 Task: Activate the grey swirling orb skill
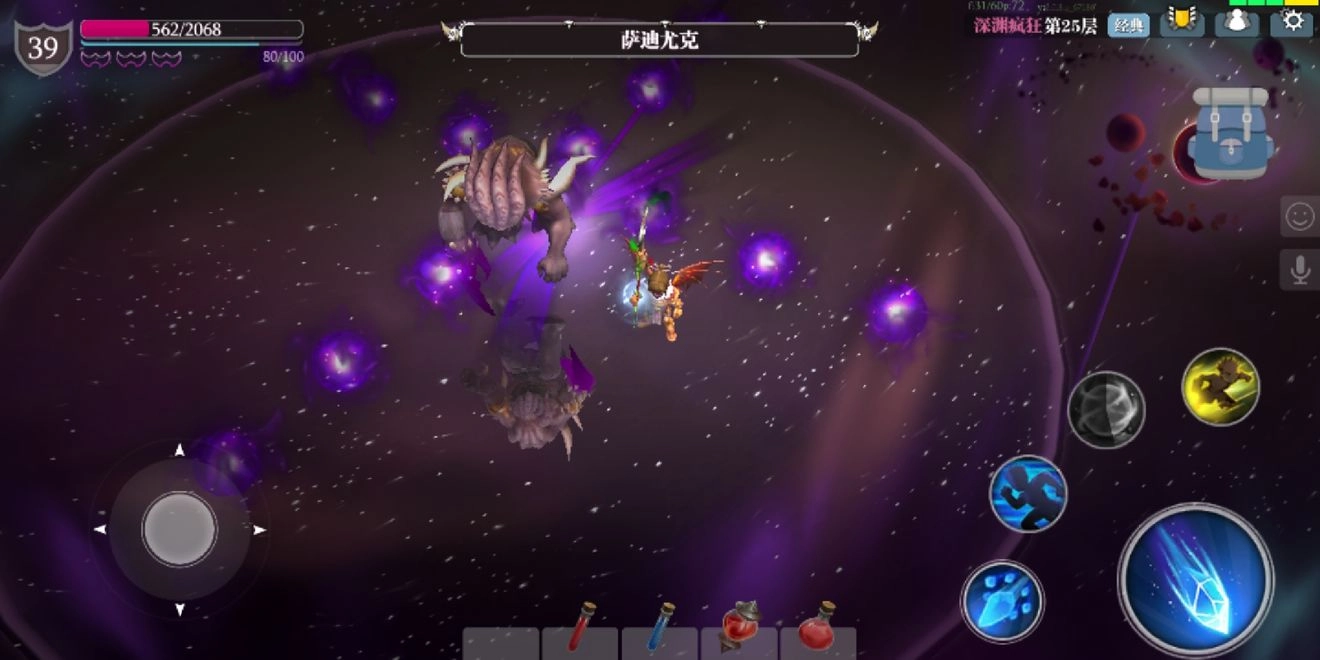point(1106,409)
